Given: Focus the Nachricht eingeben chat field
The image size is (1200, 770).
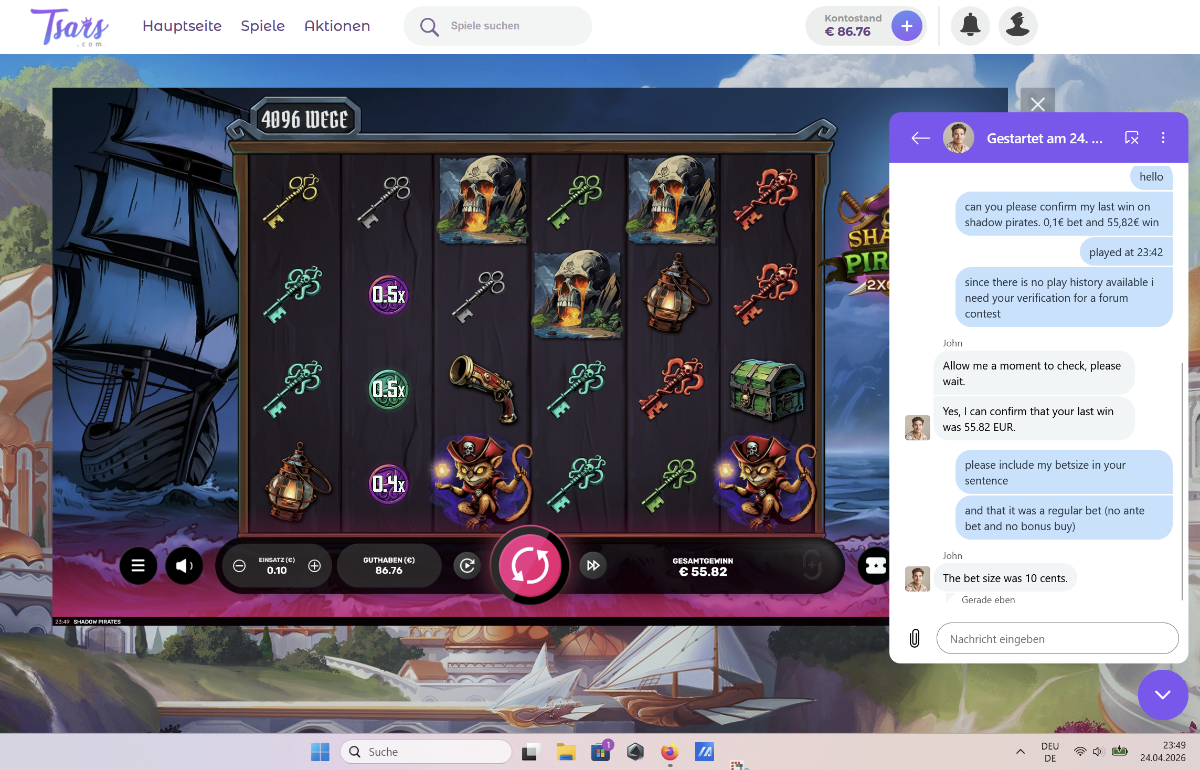Looking at the screenshot, I should pos(1057,638).
